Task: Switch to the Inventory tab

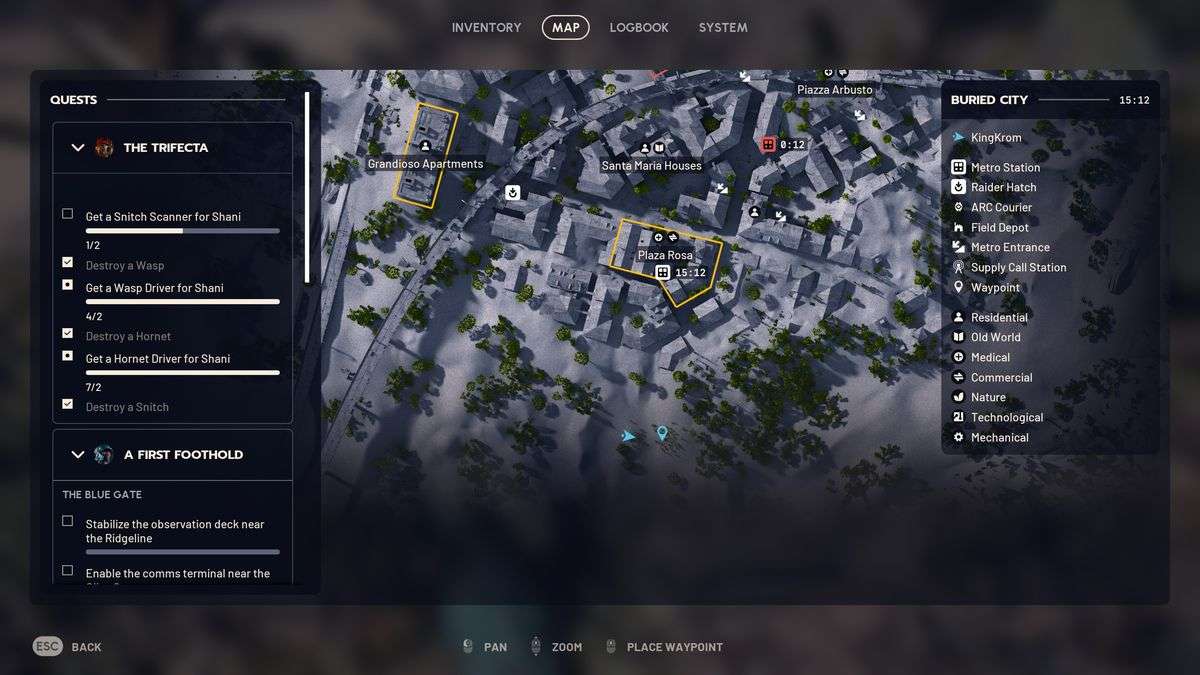Action: click(x=486, y=28)
